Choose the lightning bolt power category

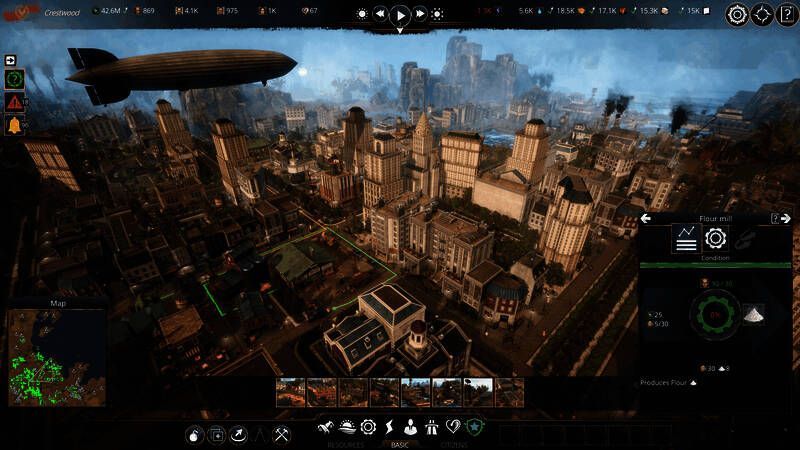(390, 427)
